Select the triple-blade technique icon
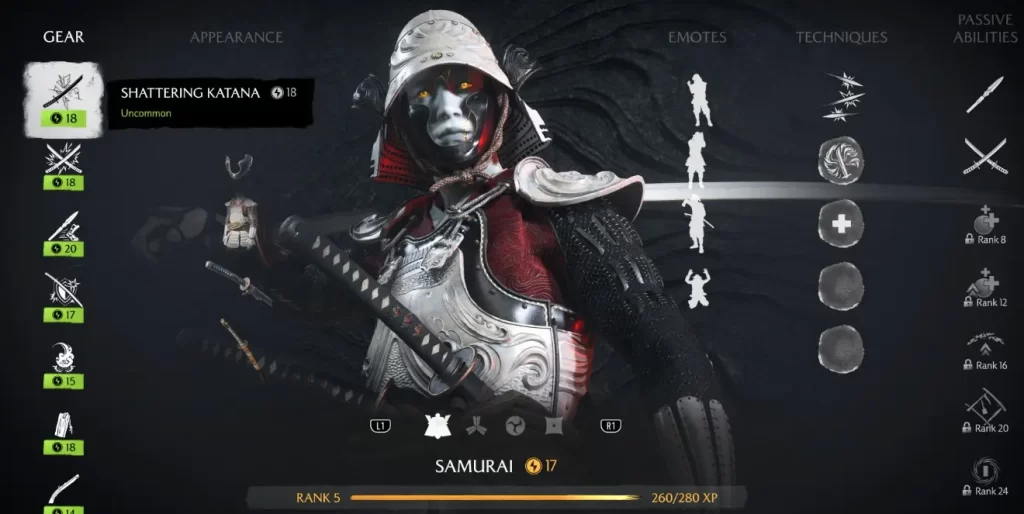 pos(841,96)
